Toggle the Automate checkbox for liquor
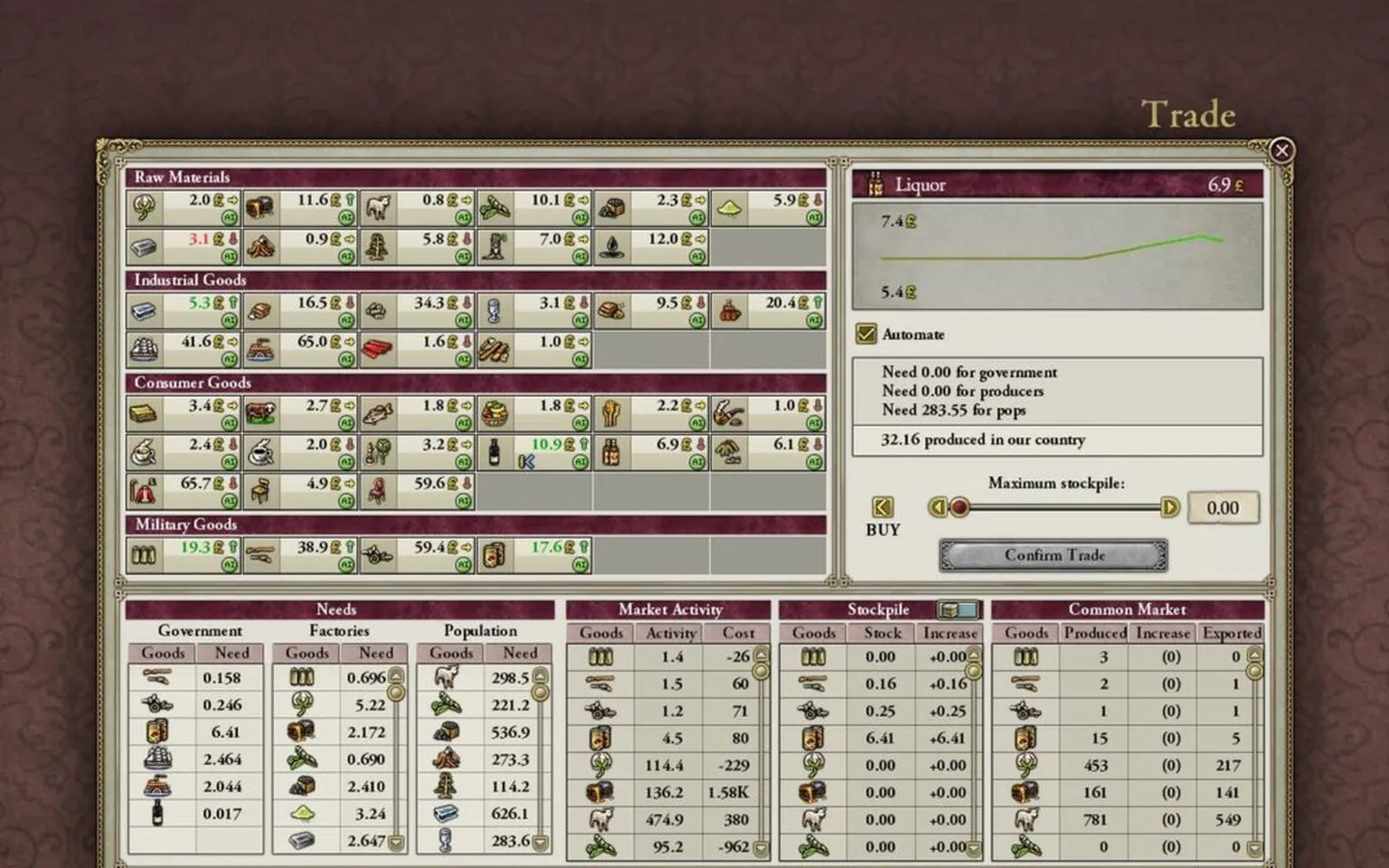This screenshot has height=868, width=1389. (869, 334)
